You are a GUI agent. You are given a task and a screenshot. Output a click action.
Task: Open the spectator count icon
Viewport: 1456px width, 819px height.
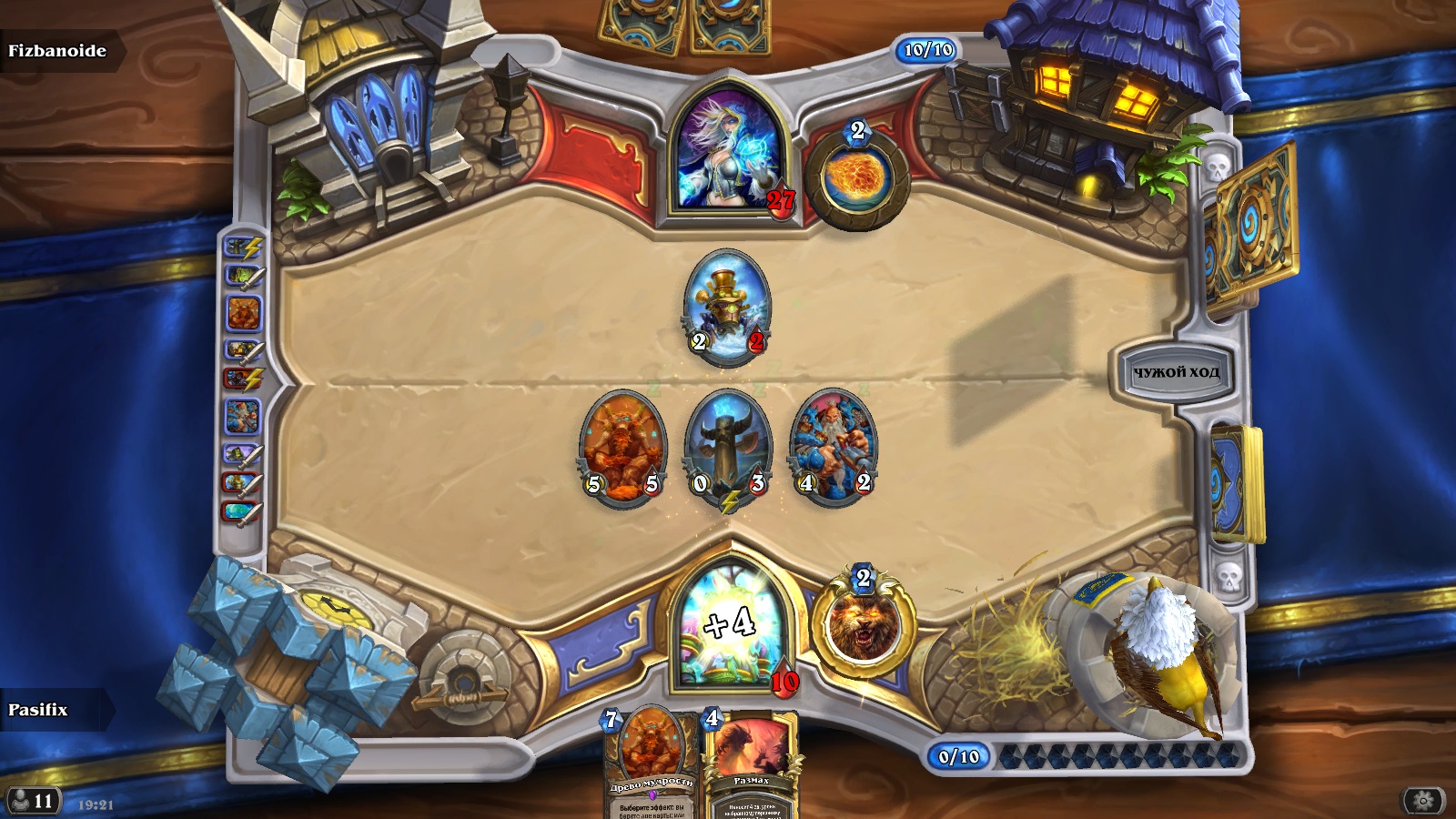33,801
